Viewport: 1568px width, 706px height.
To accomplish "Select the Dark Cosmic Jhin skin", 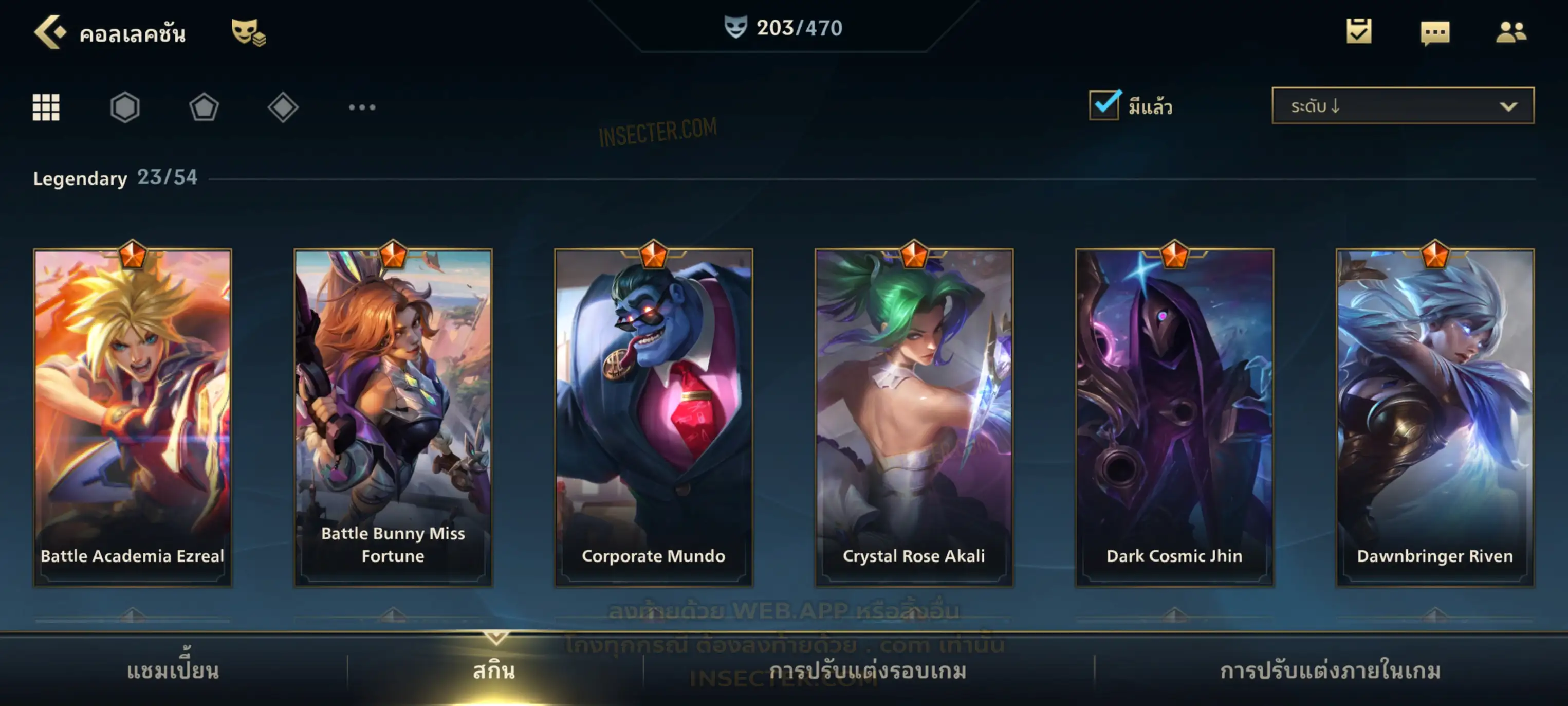I will pyautogui.click(x=1174, y=417).
